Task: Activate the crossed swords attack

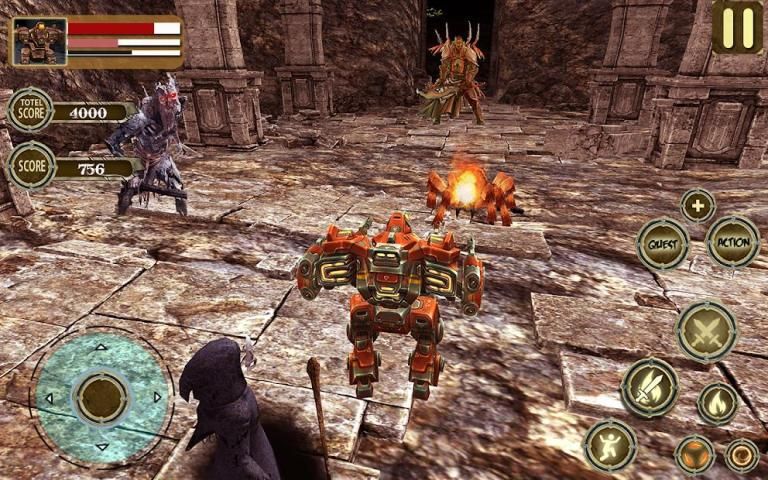Action: pyautogui.click(x=706, y=331)
